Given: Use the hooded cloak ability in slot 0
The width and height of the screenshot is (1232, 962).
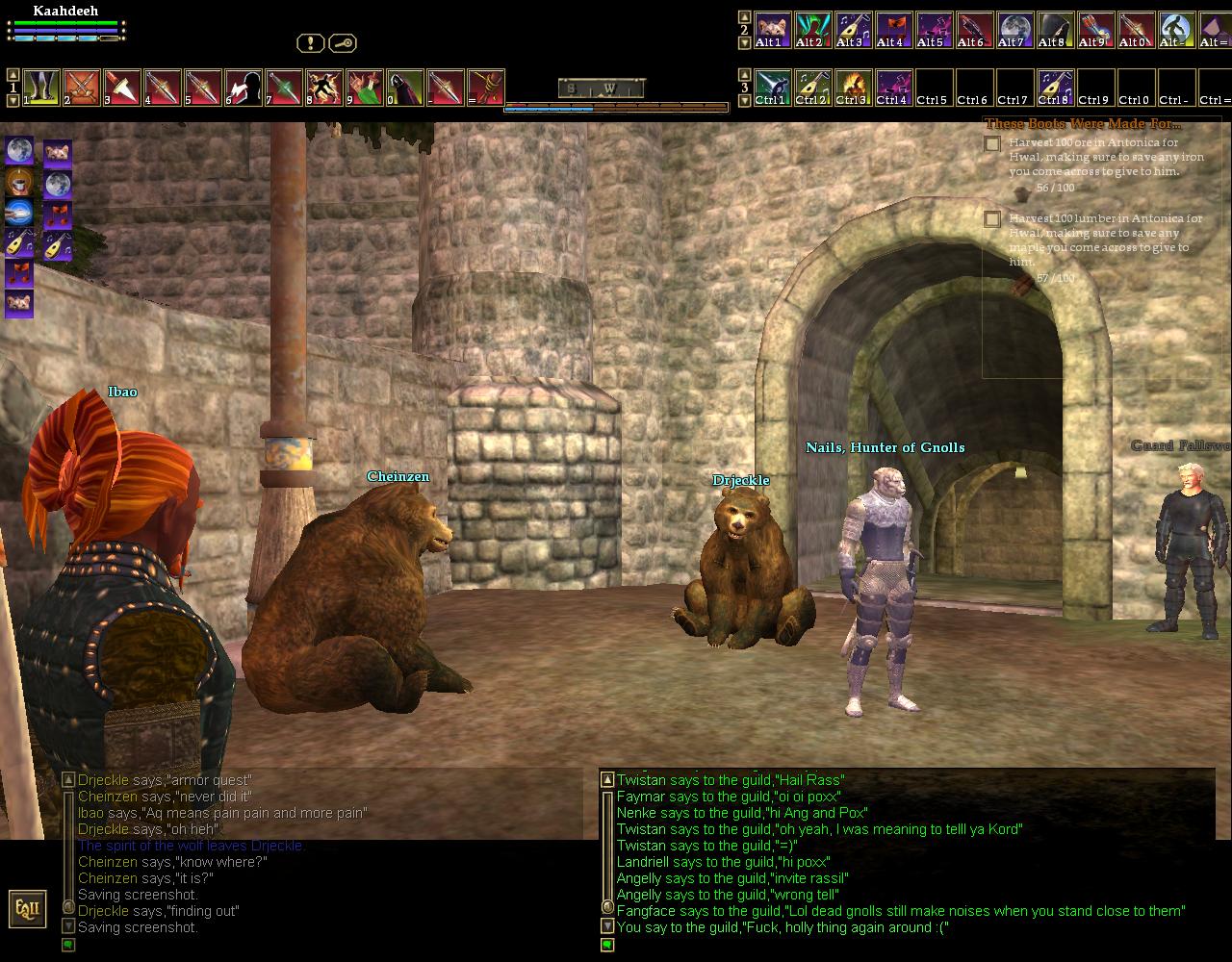Looking at the screenshot, I should (405, 87).
